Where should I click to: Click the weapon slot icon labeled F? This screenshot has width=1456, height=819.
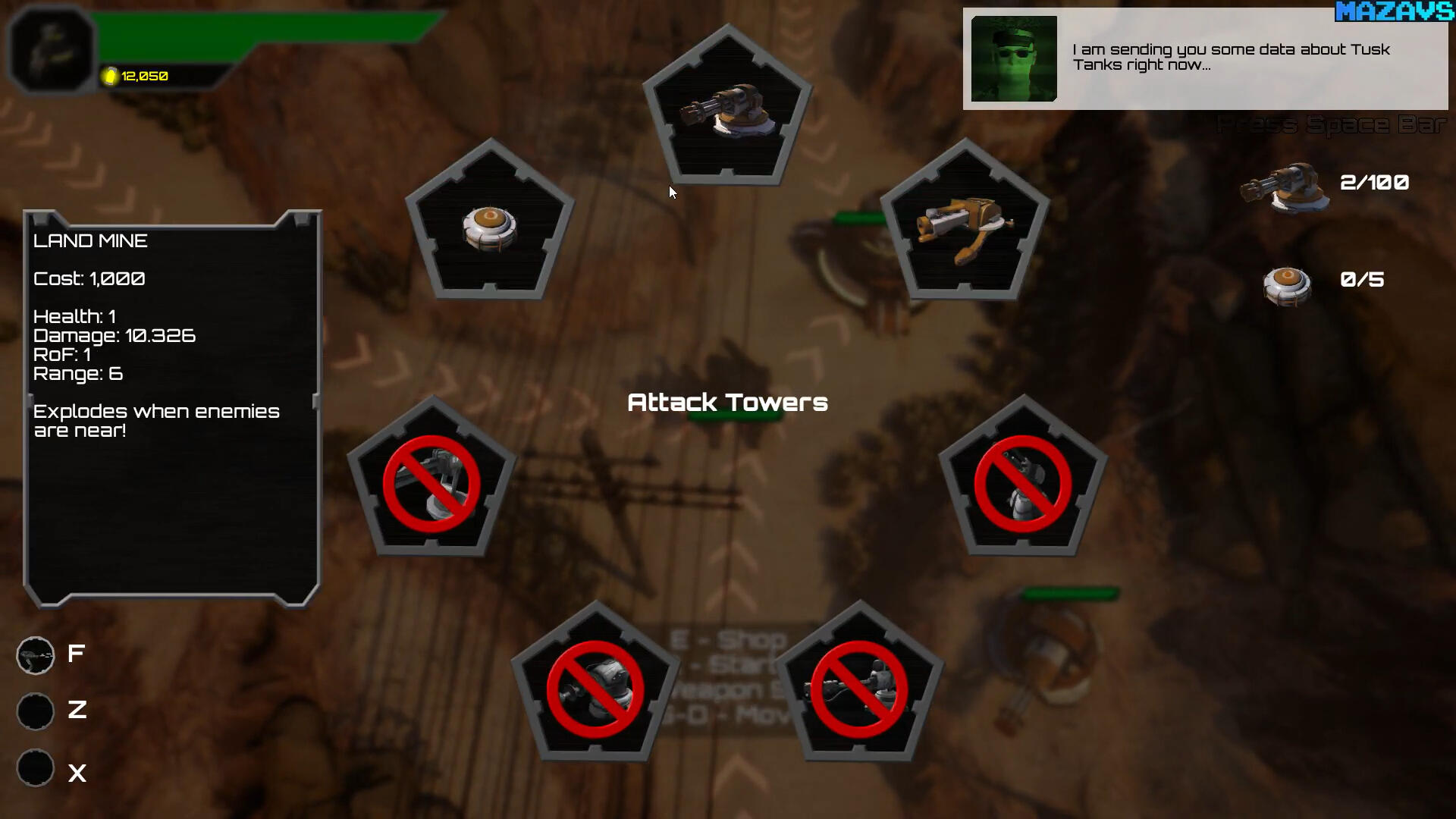coord(36,655)
